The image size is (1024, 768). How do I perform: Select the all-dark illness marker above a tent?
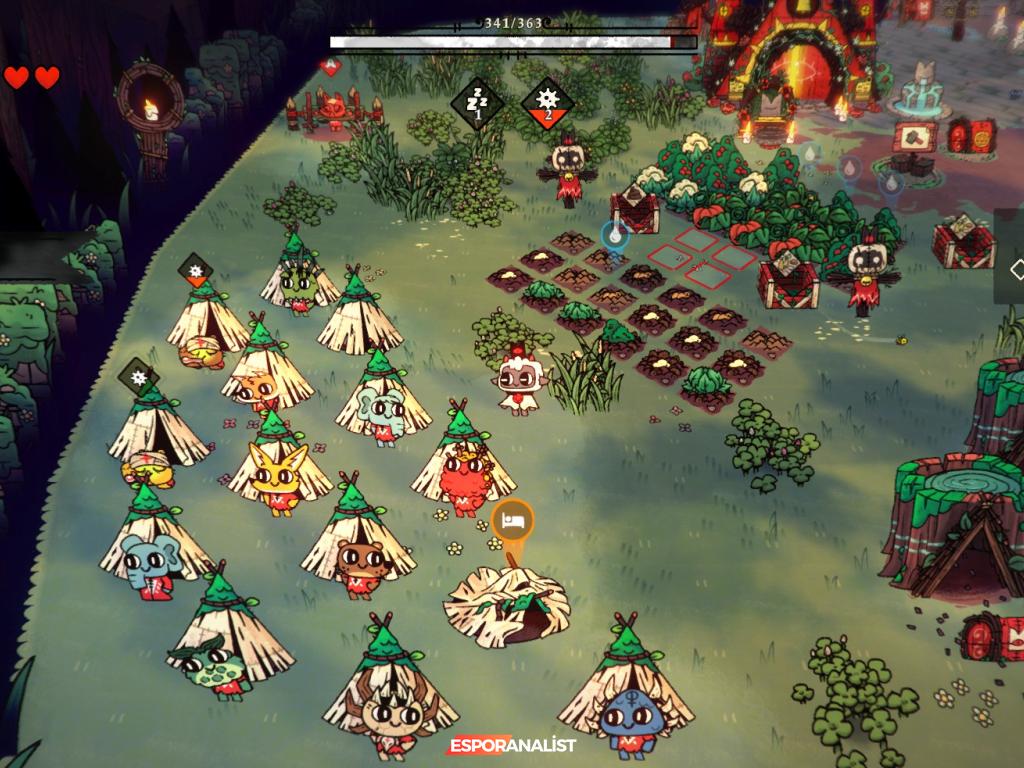[139, 378]
